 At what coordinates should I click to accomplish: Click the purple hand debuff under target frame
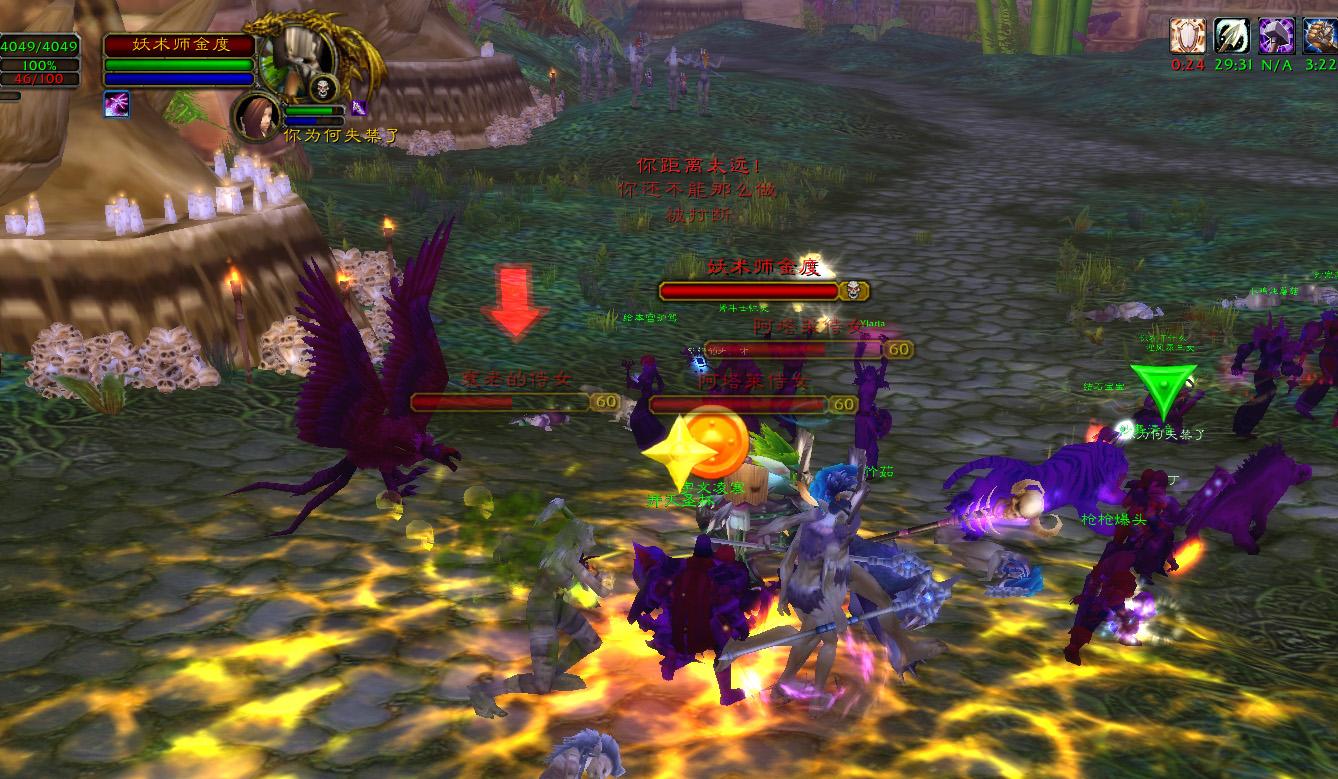point(116,104)
